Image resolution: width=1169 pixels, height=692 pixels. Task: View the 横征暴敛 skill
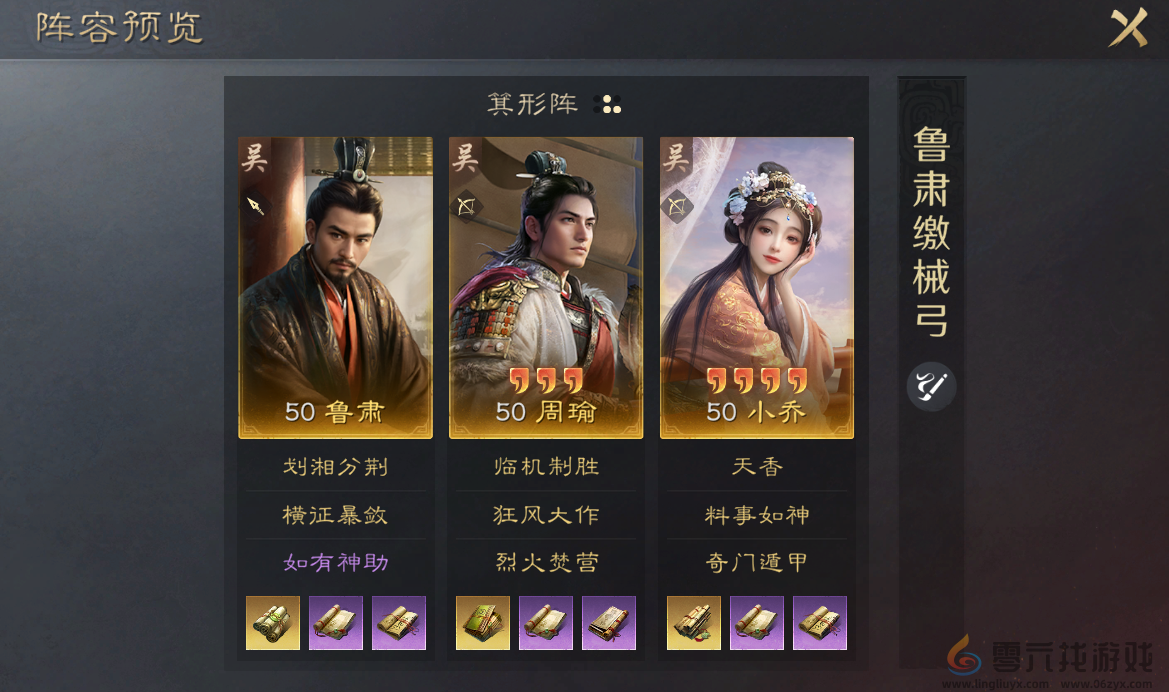(335, 515)
